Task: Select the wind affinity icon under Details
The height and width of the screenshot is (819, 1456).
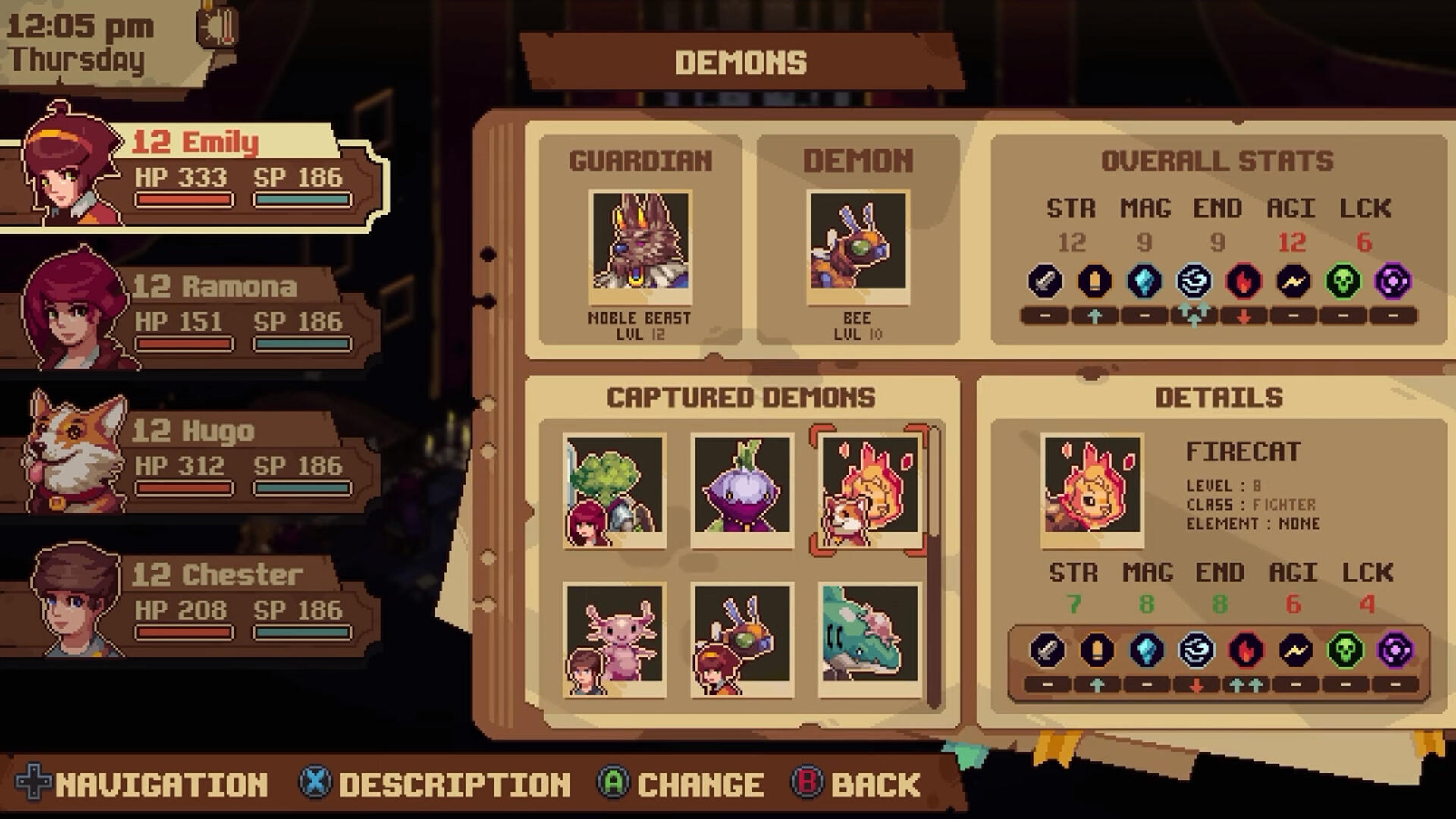Action: click(1194, 650)
